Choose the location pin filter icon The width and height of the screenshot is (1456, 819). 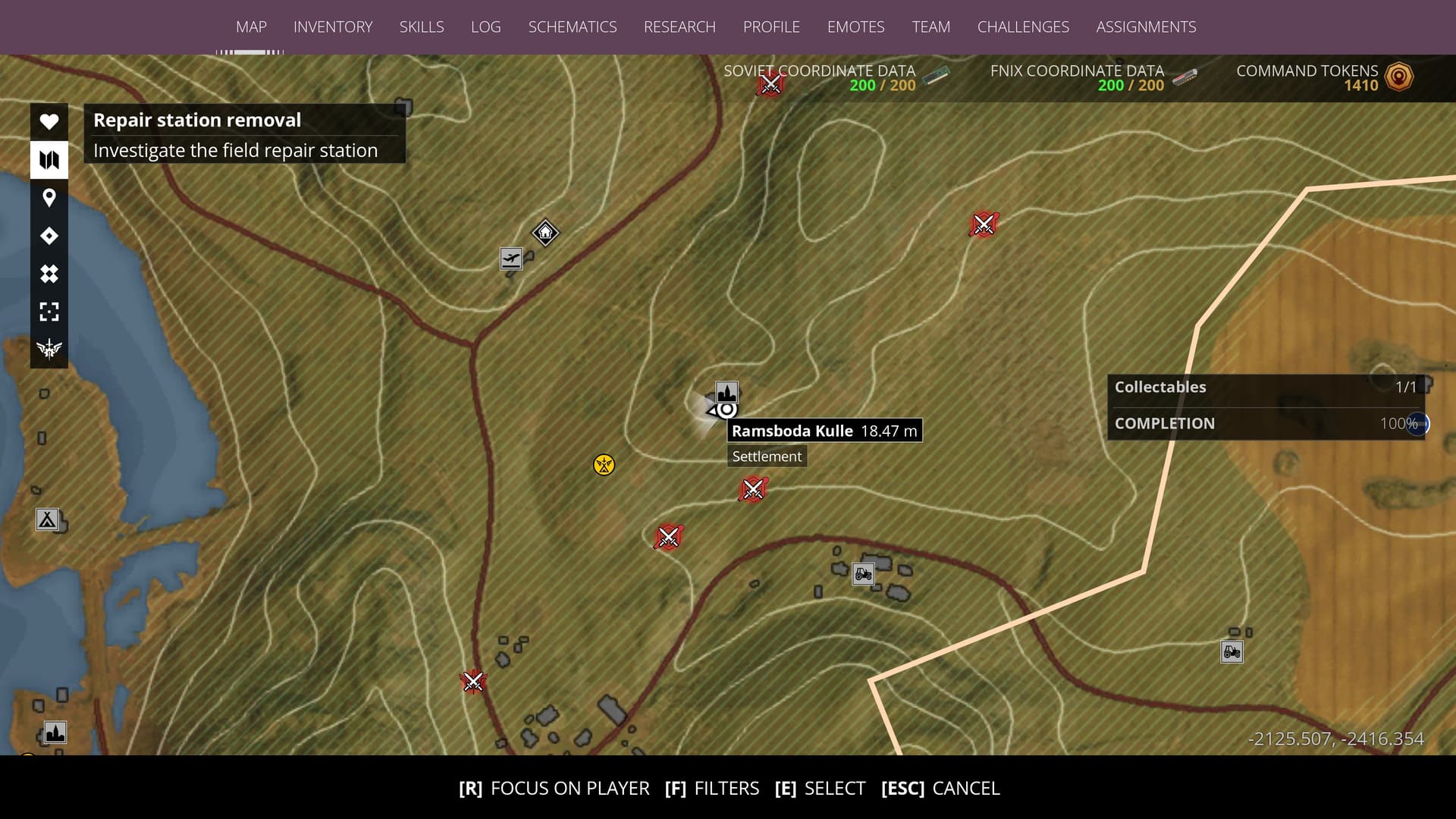(x=49, y=198)
